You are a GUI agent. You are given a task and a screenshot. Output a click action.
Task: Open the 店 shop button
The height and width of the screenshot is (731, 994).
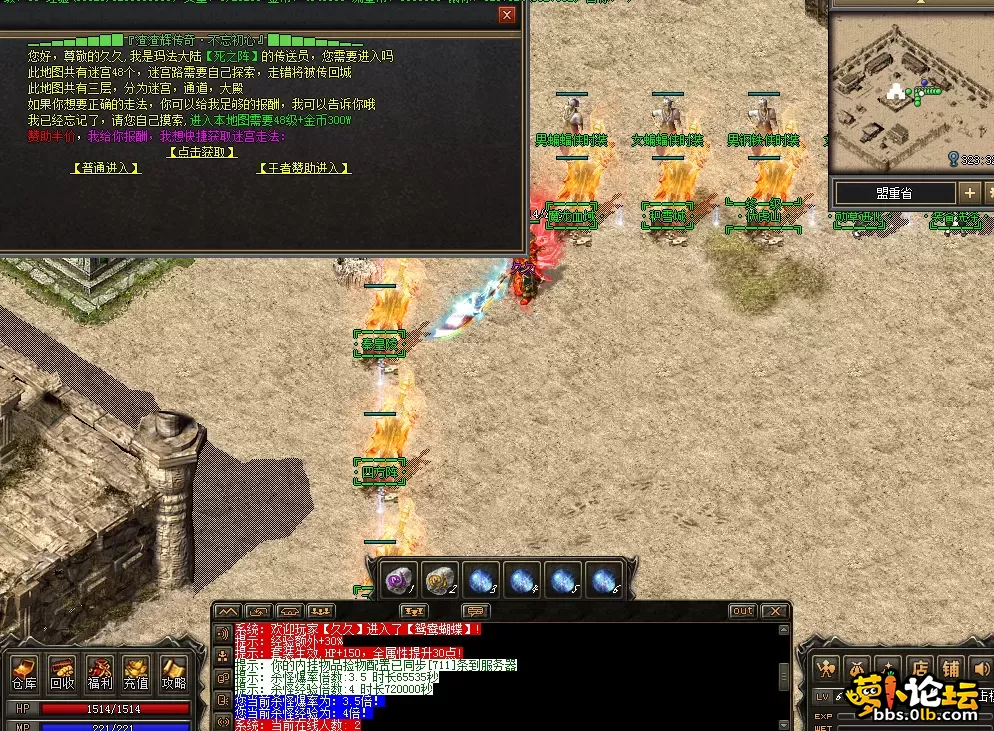click(920, 668)
